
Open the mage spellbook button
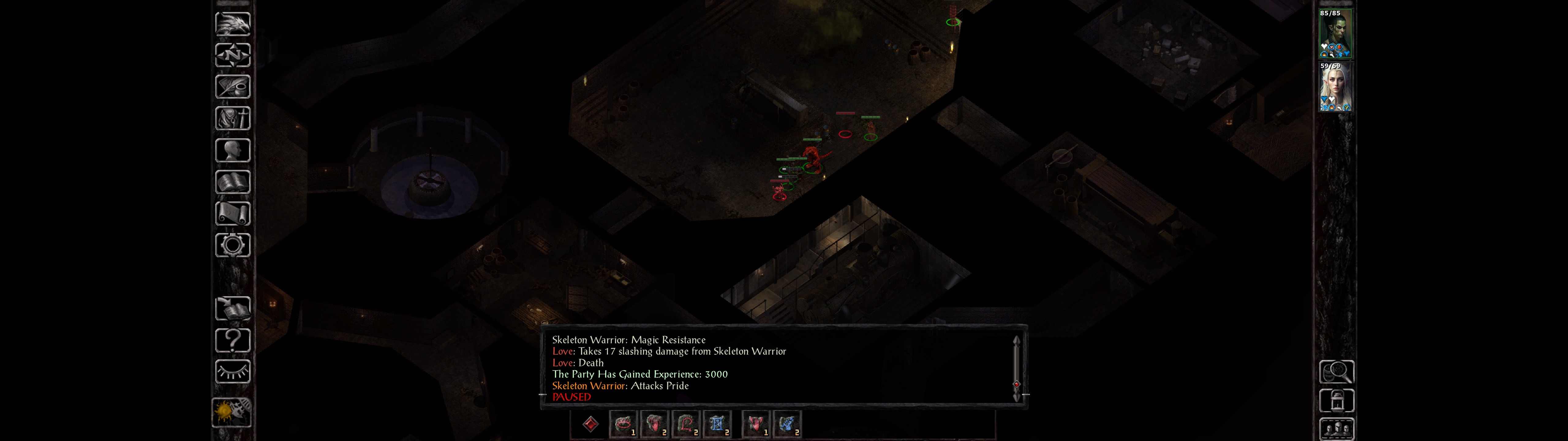232,182
